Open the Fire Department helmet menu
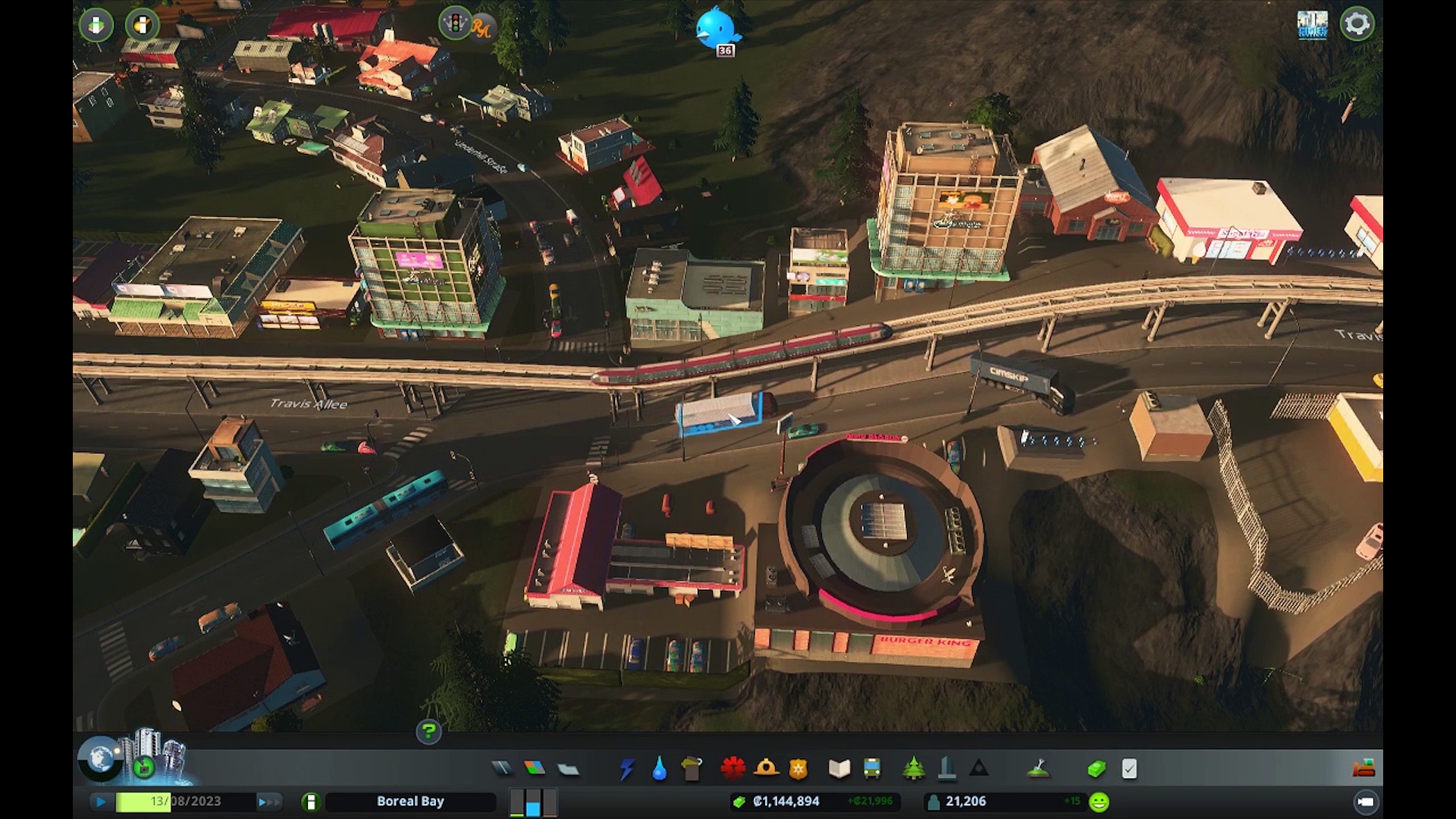This screenshot has width=1456, height=819. (x=766, y=769)
